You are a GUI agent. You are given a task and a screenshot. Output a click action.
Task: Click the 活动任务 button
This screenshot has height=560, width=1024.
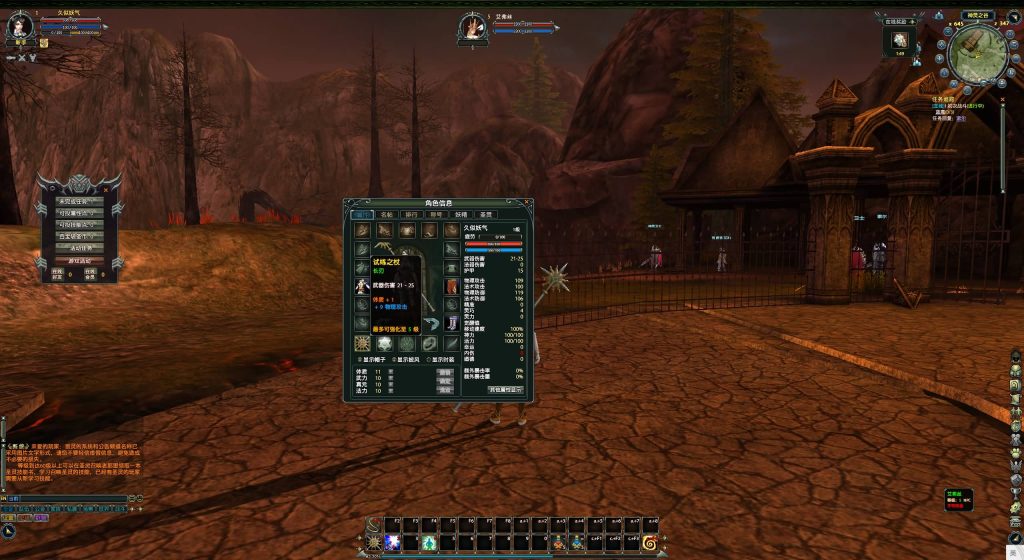pos(79,247)
